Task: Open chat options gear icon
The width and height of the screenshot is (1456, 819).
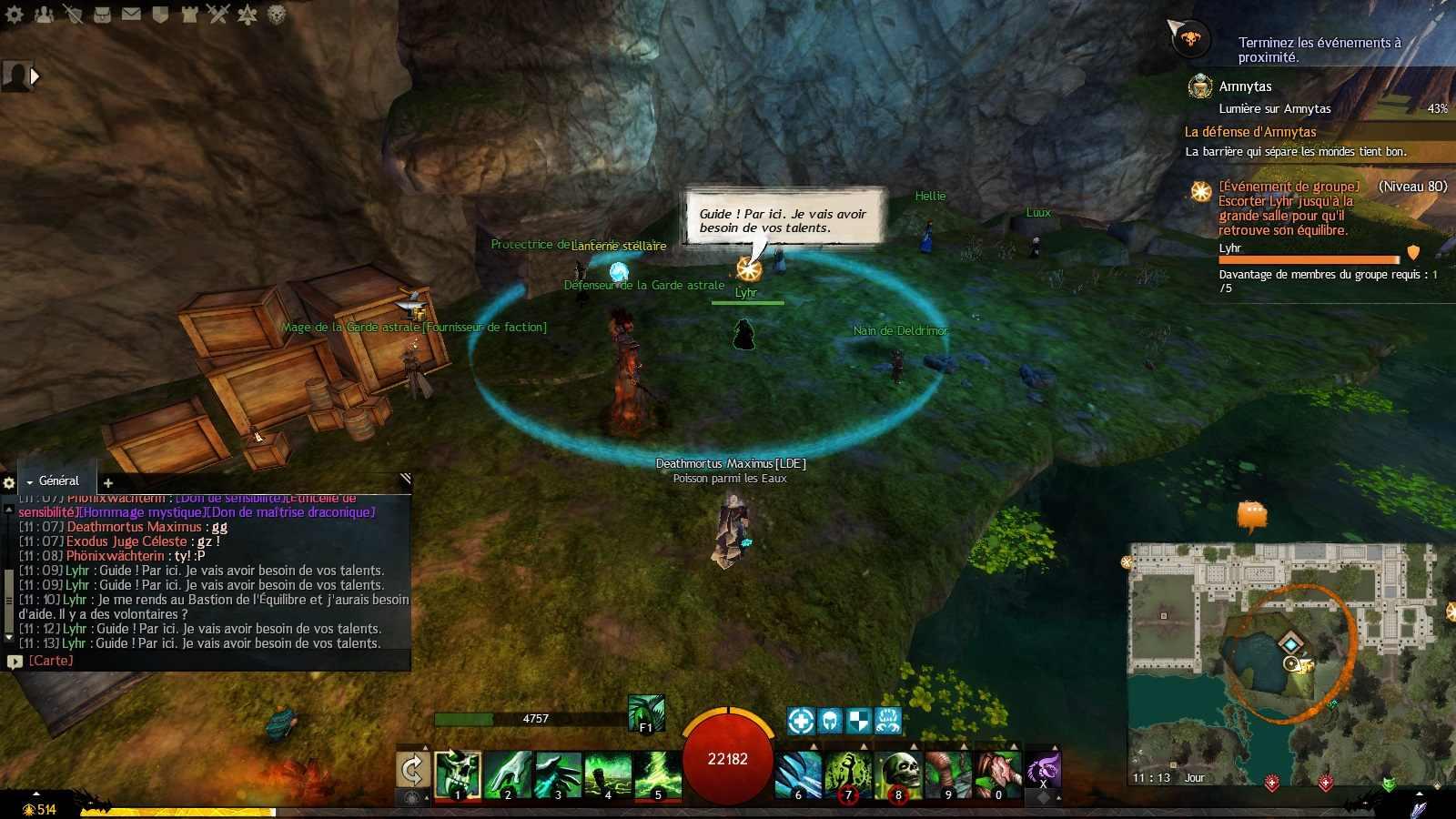Action: click(x=9, y=483)
